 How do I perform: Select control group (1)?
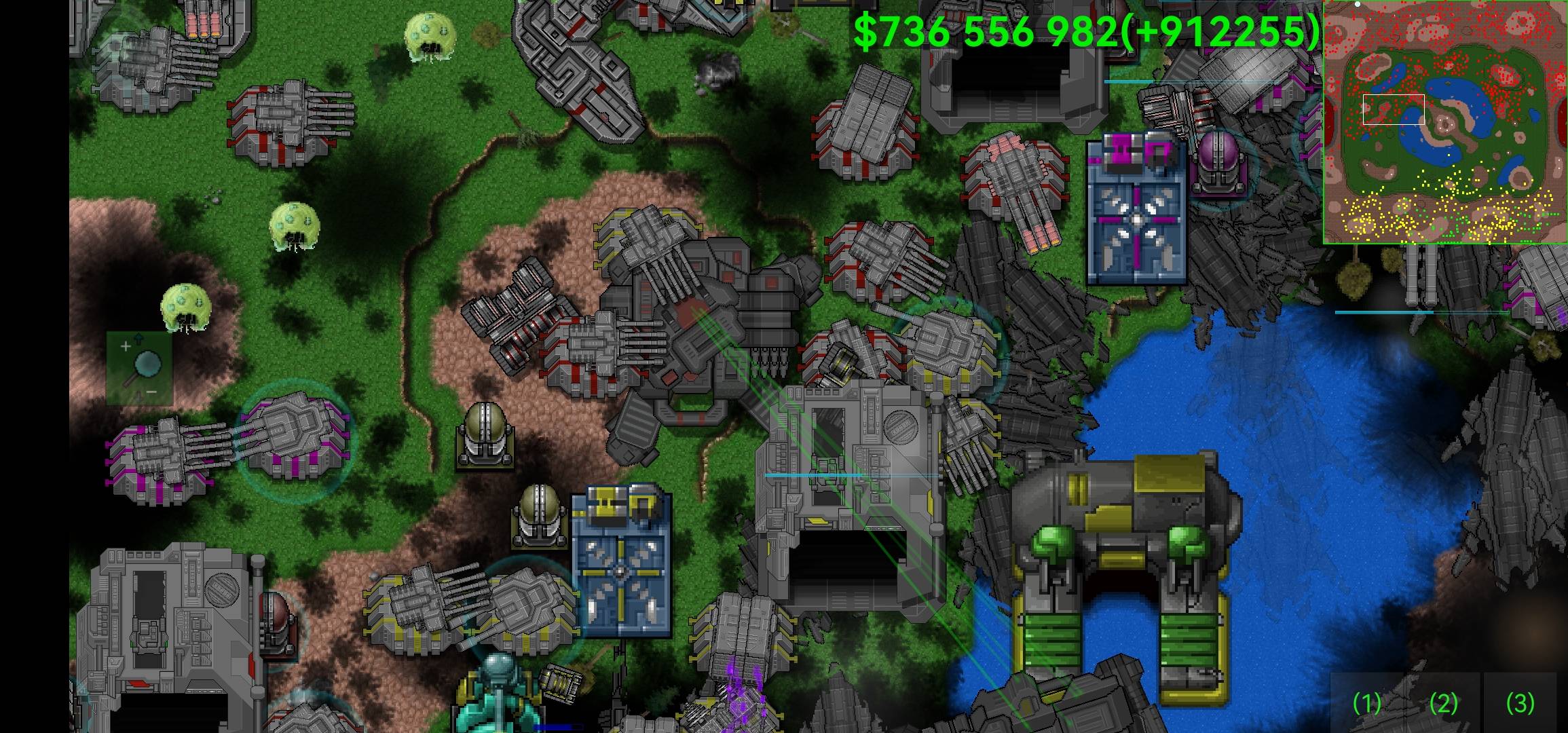(1367, 703)
